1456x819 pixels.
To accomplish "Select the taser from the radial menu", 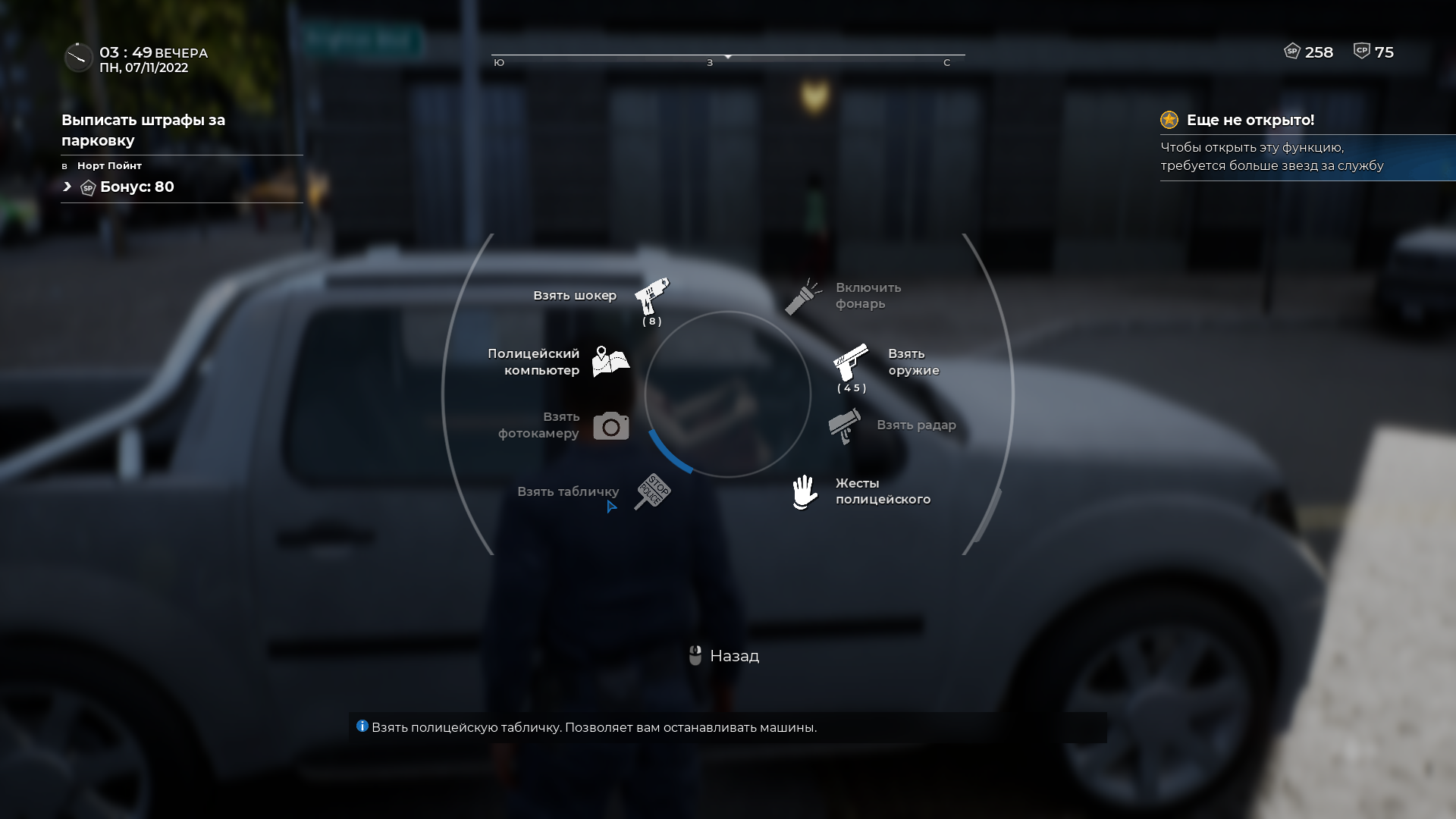I will pos(651,297).
